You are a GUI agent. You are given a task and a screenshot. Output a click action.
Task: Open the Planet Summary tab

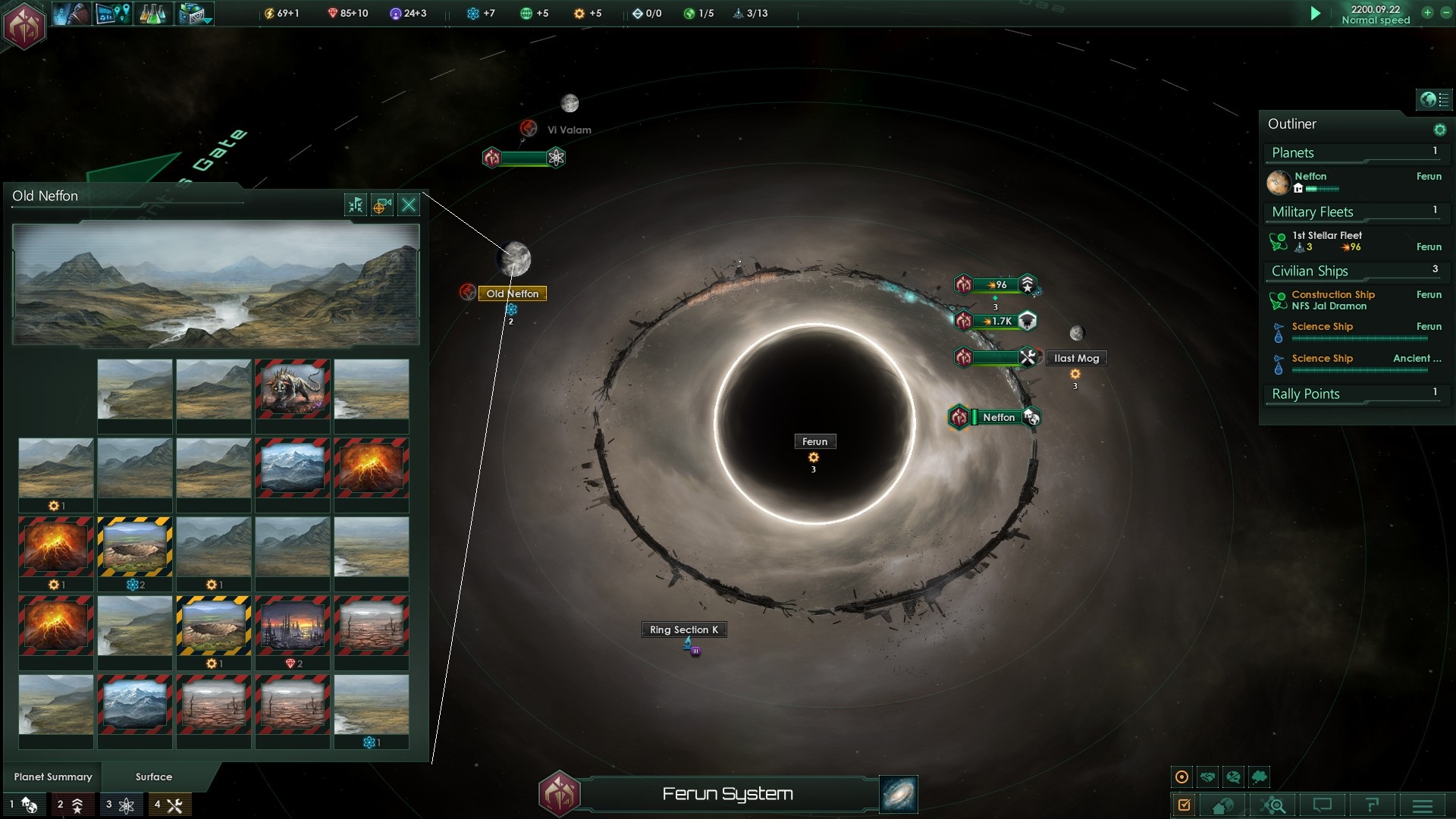(53, 777)
